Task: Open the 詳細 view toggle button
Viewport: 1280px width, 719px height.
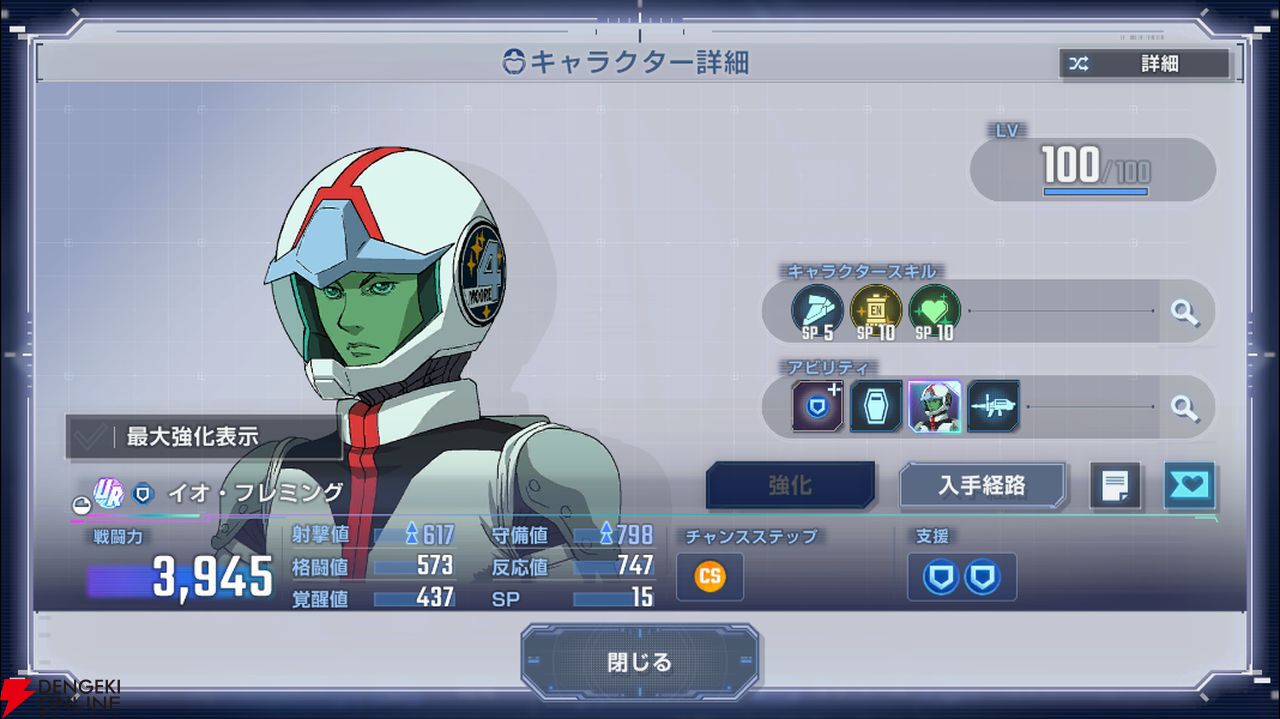Action: 1145,64
